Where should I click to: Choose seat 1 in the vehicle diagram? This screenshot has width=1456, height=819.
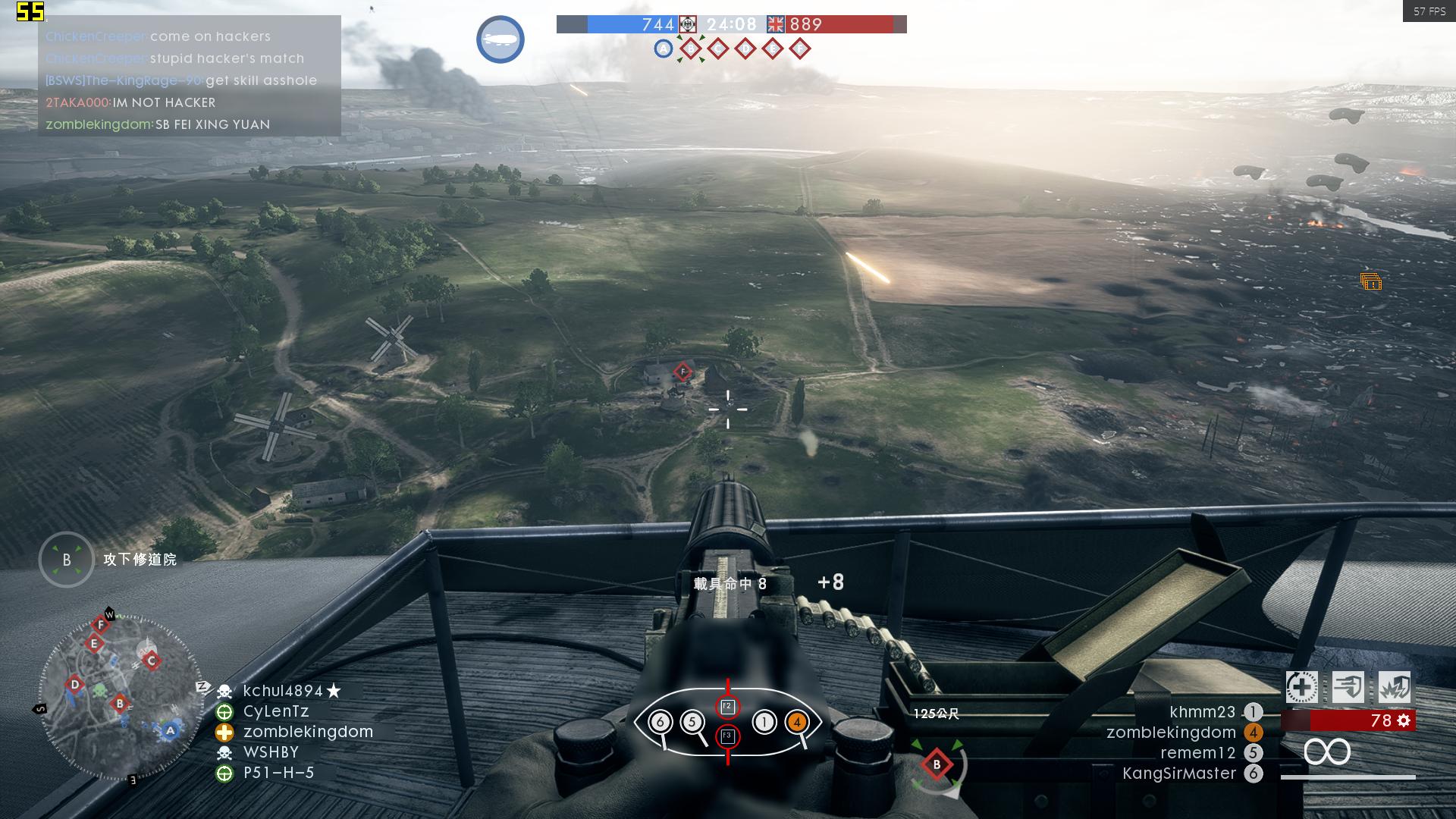(x=764, y=722)
